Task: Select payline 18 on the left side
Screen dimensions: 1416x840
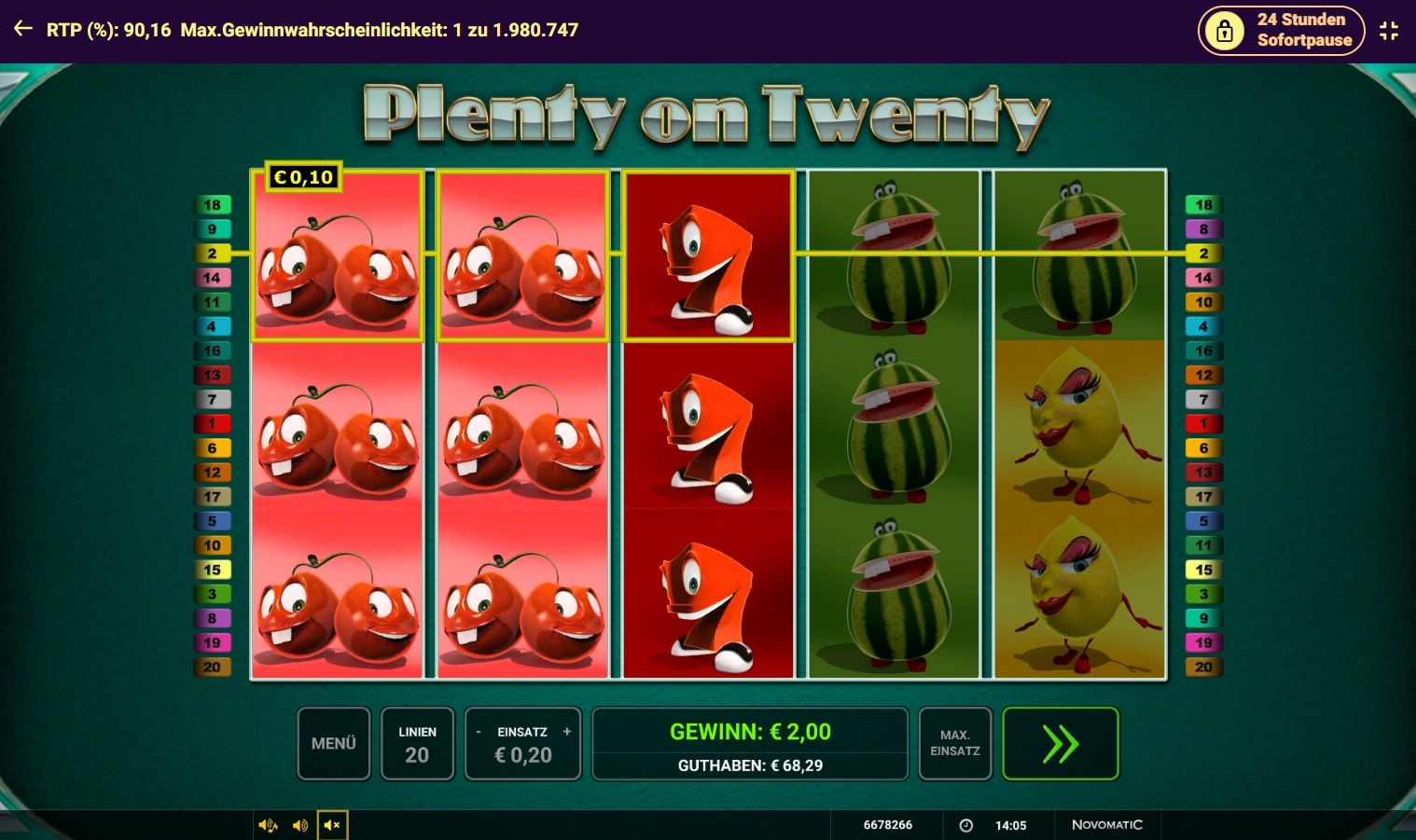Action: [213, 205]
